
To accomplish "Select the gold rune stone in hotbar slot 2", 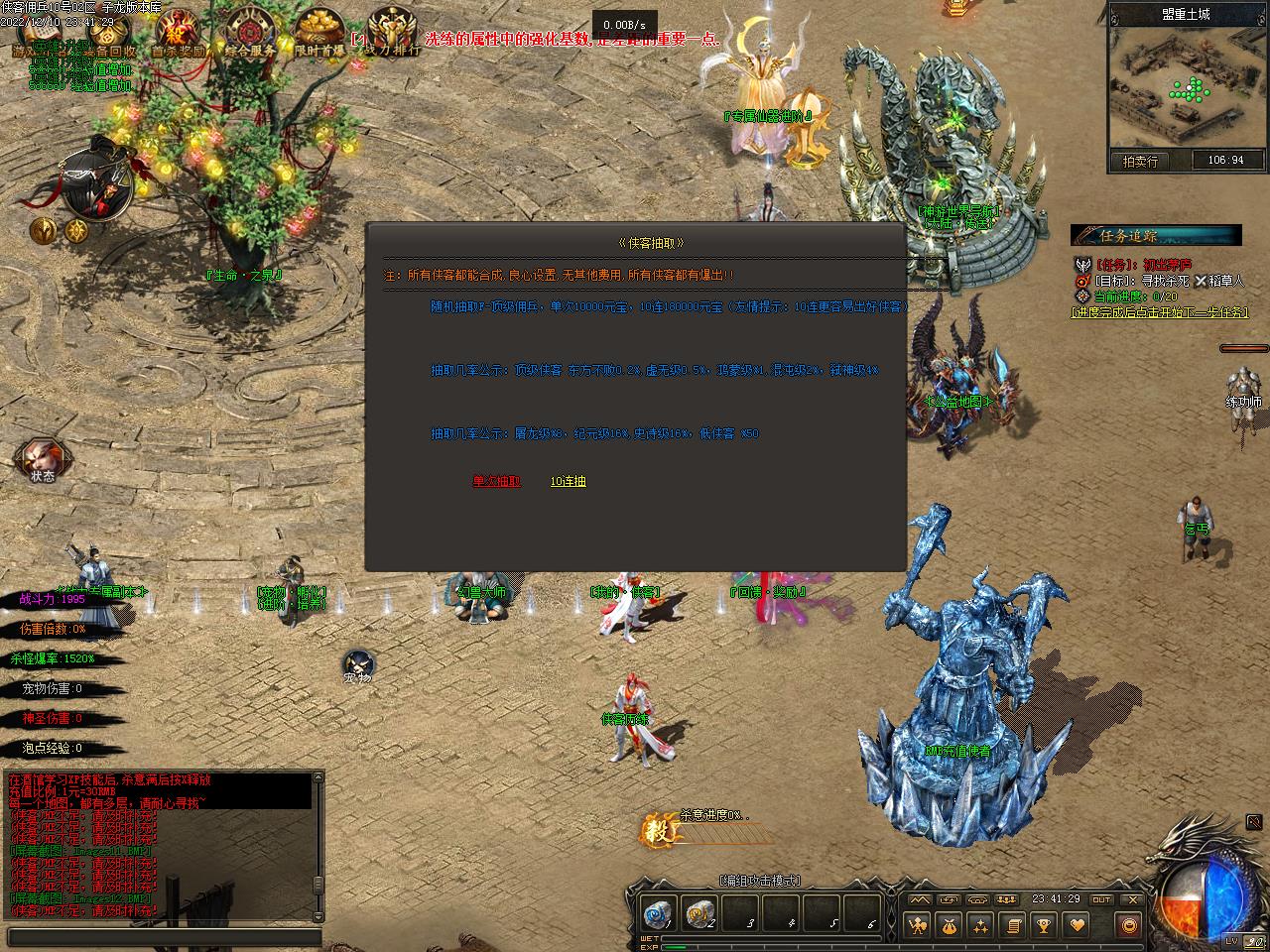I will point(699,912).
